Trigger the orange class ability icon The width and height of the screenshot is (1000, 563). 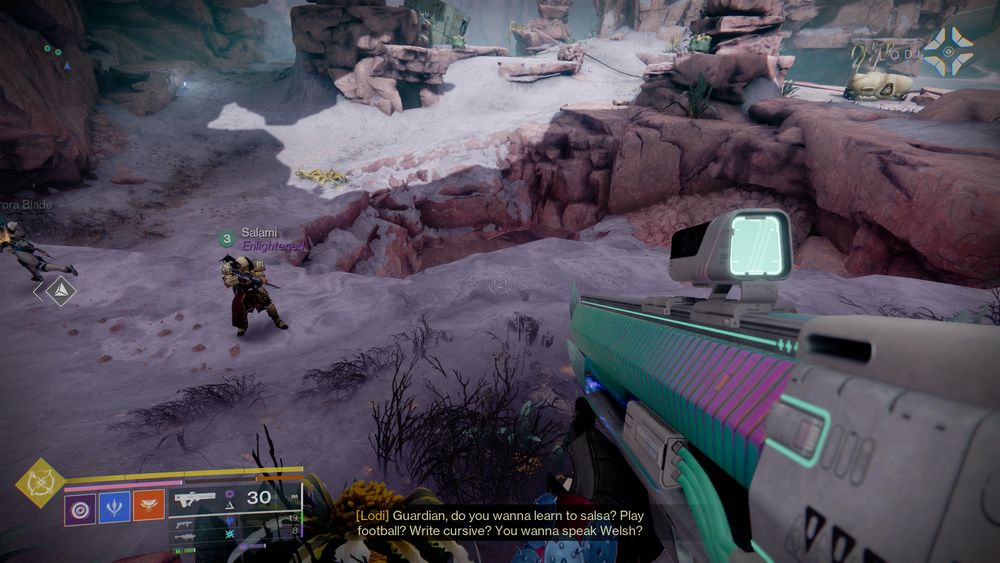tap(148, 507)
